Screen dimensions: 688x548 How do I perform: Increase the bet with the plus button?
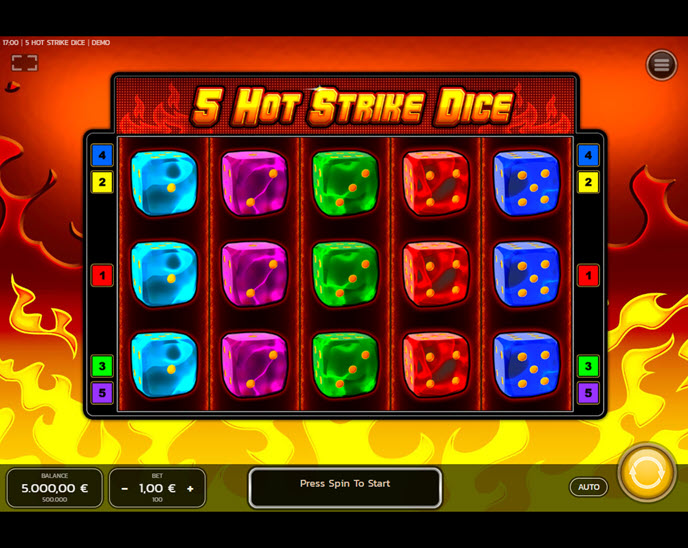(x=190, y=488)
